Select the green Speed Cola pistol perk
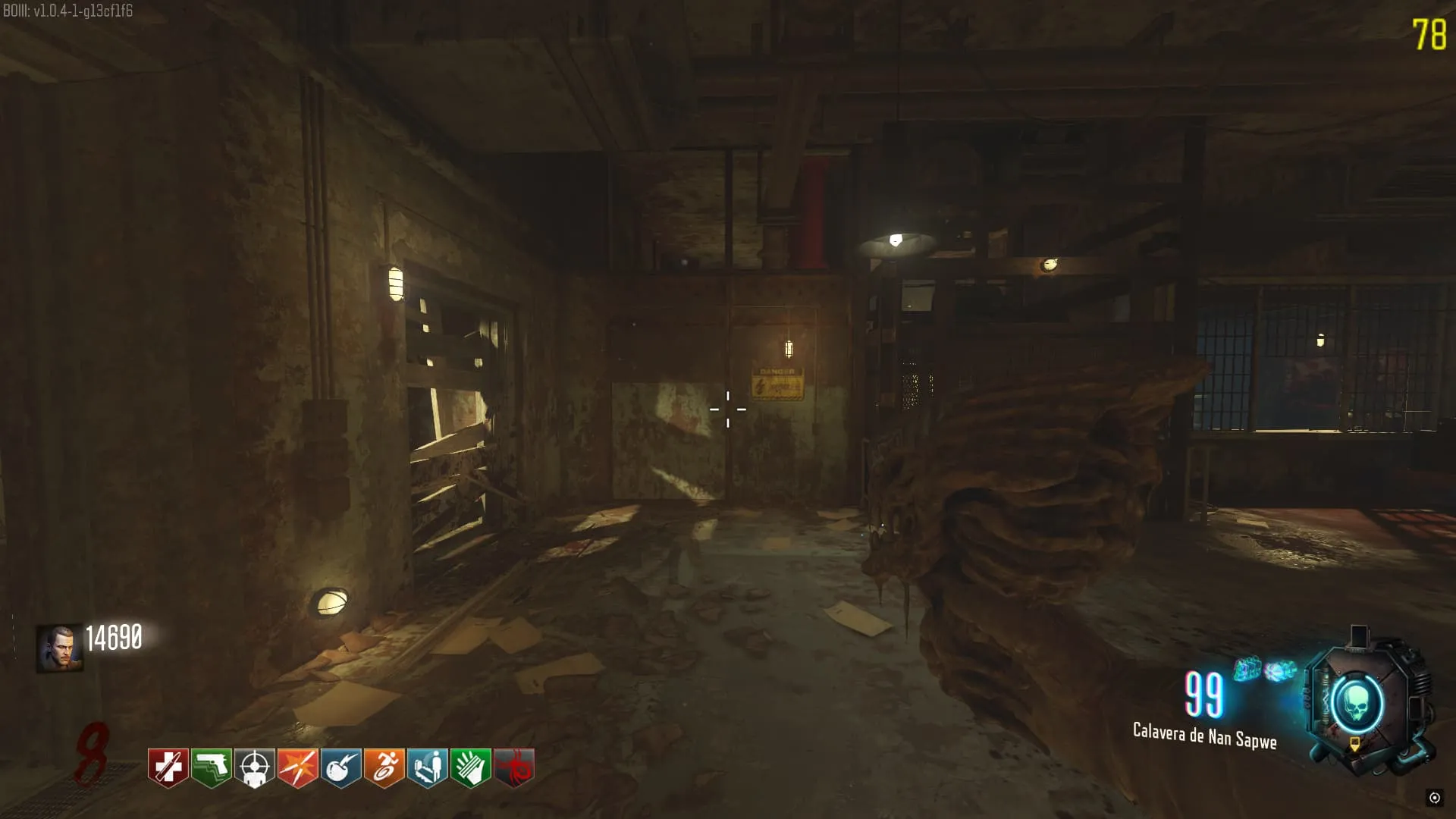This screenshot has width=1456, height=819. click(x=211, y=767)
